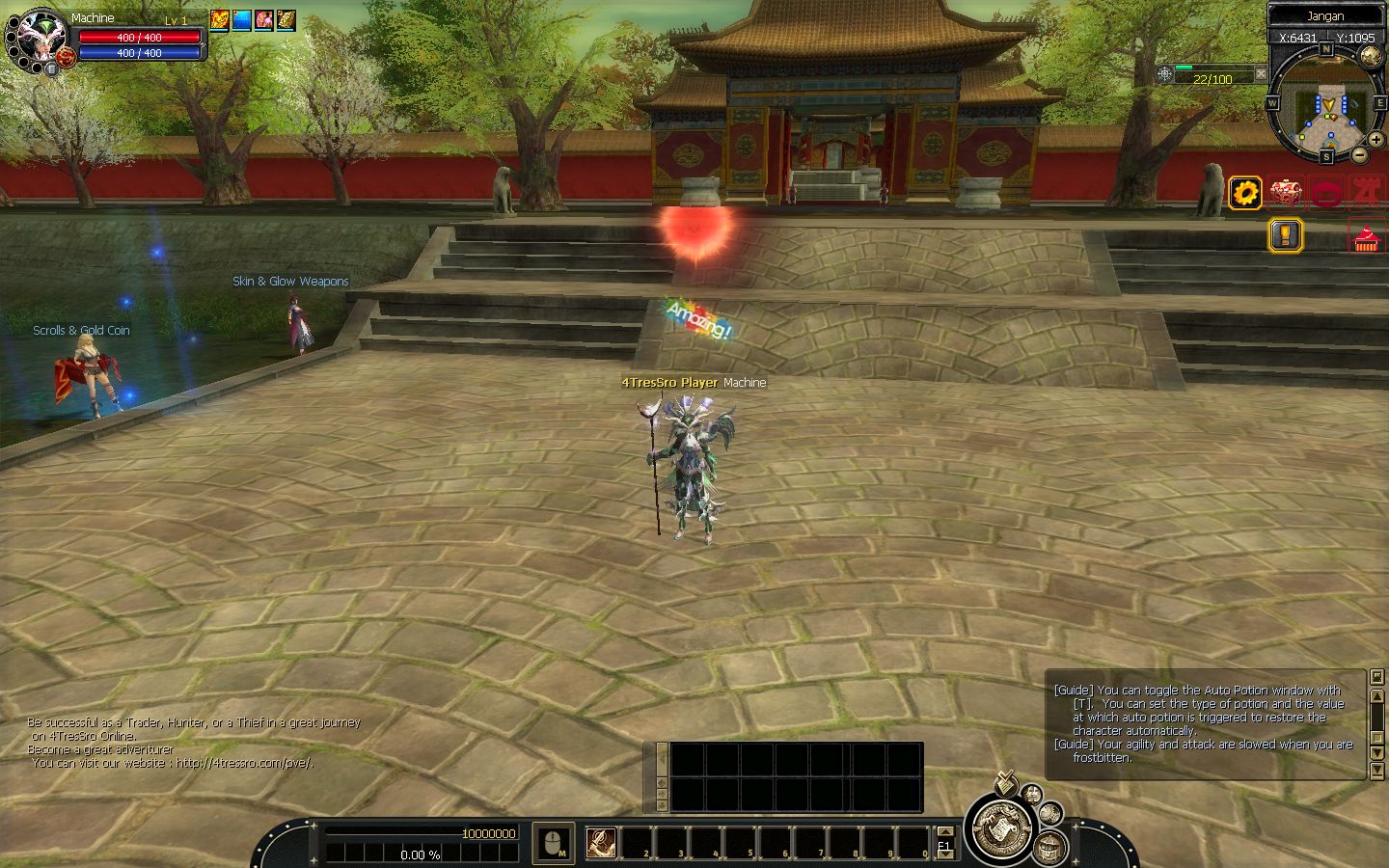The height and width of the screenshot is (868, 1389).
Task: Use the skill in hotbar slot one
Action: pos(601,842)
